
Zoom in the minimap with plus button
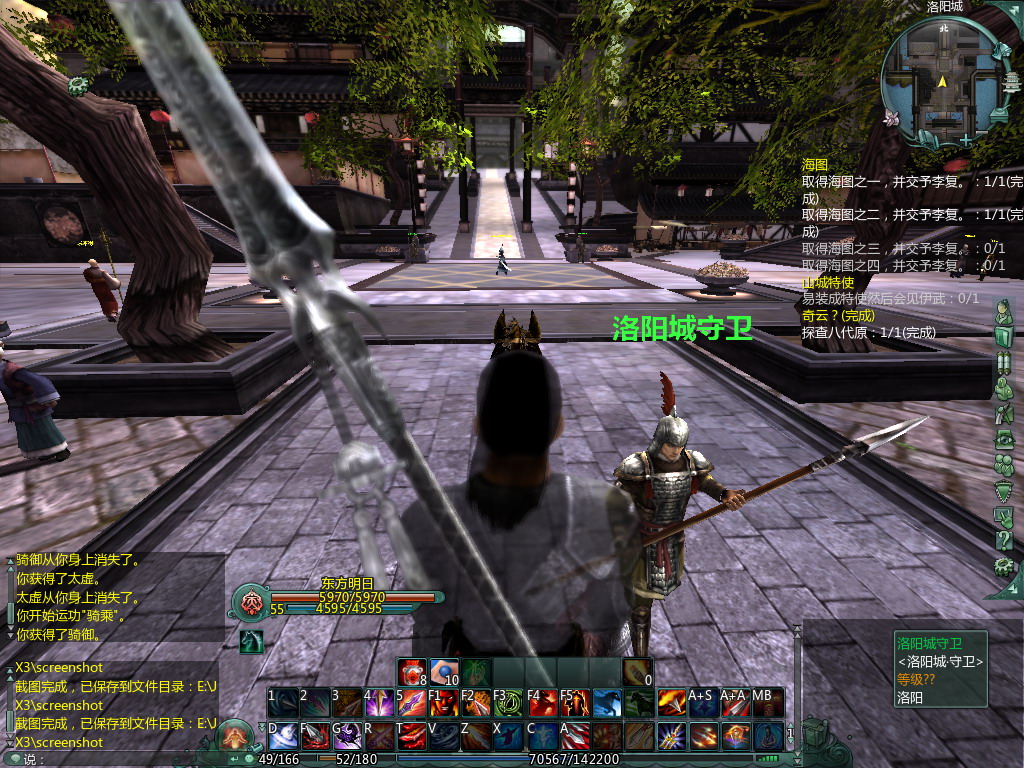coord(965,139)
